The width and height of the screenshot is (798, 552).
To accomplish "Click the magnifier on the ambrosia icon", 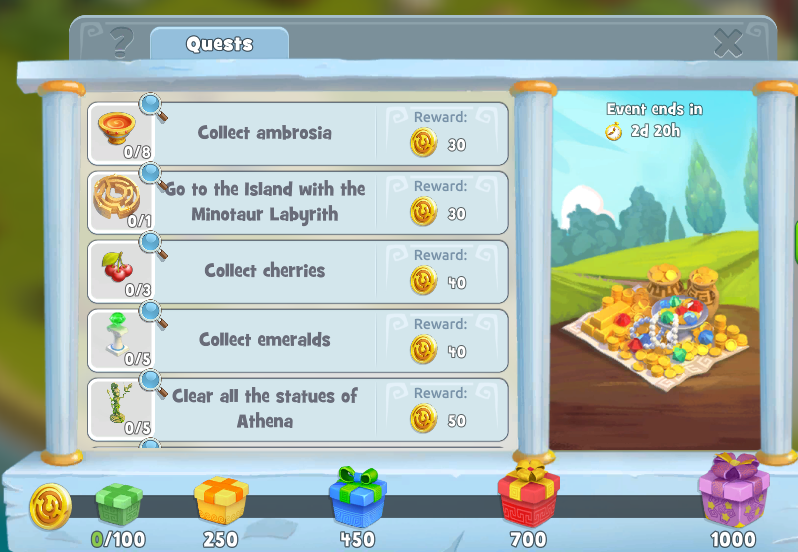I will (152, 104).
